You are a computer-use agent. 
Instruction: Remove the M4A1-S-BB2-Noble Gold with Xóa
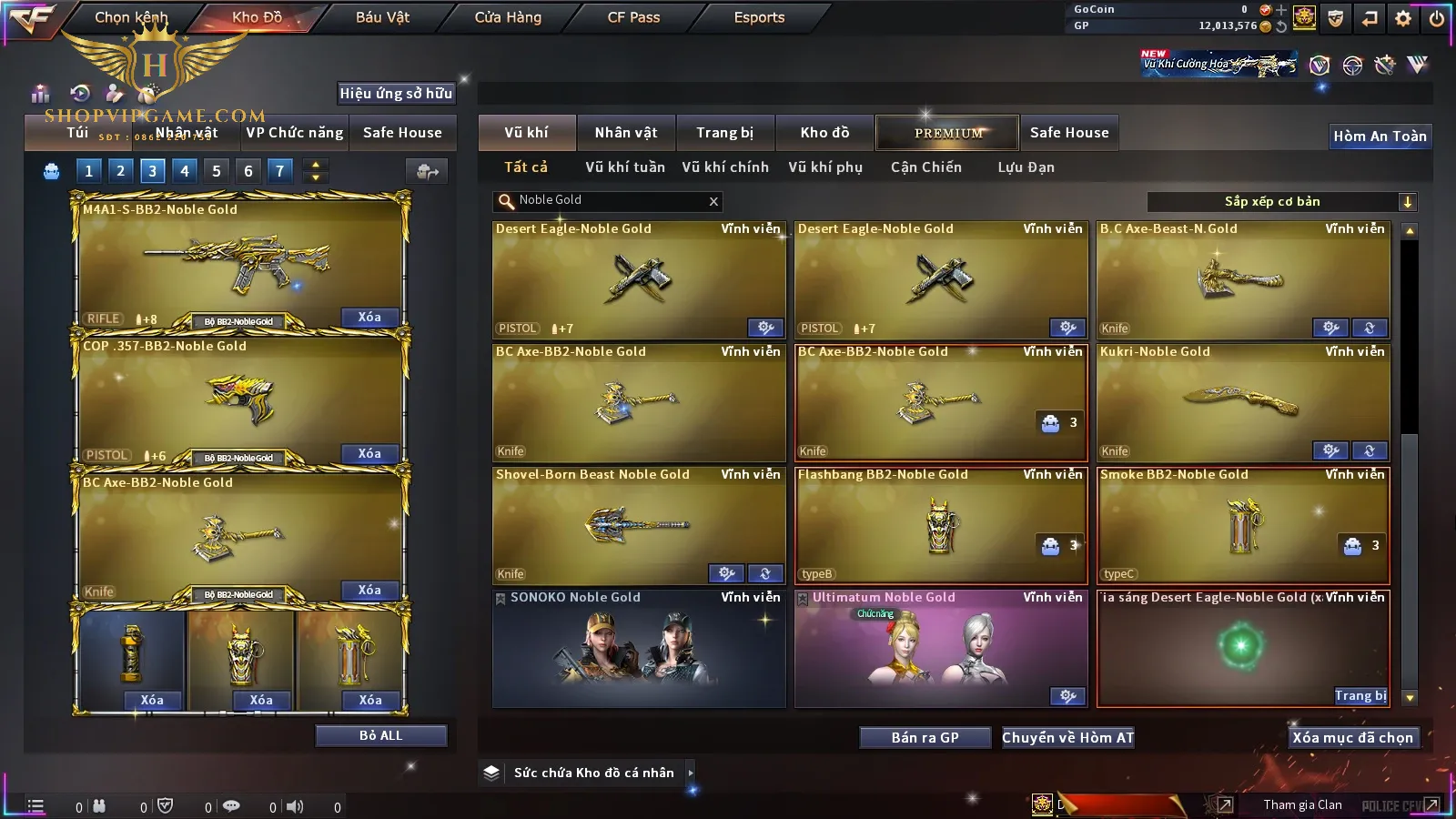[369, 318]
